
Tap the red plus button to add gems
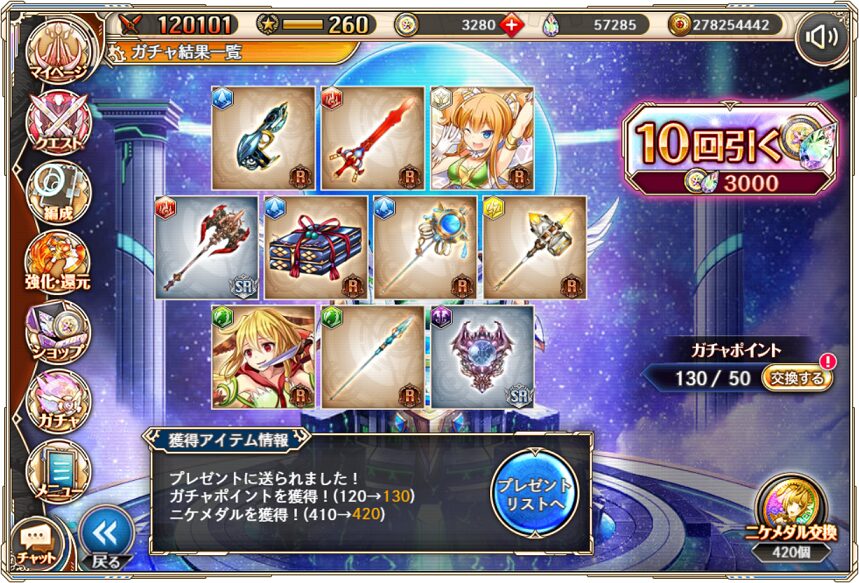coord(511,24)
